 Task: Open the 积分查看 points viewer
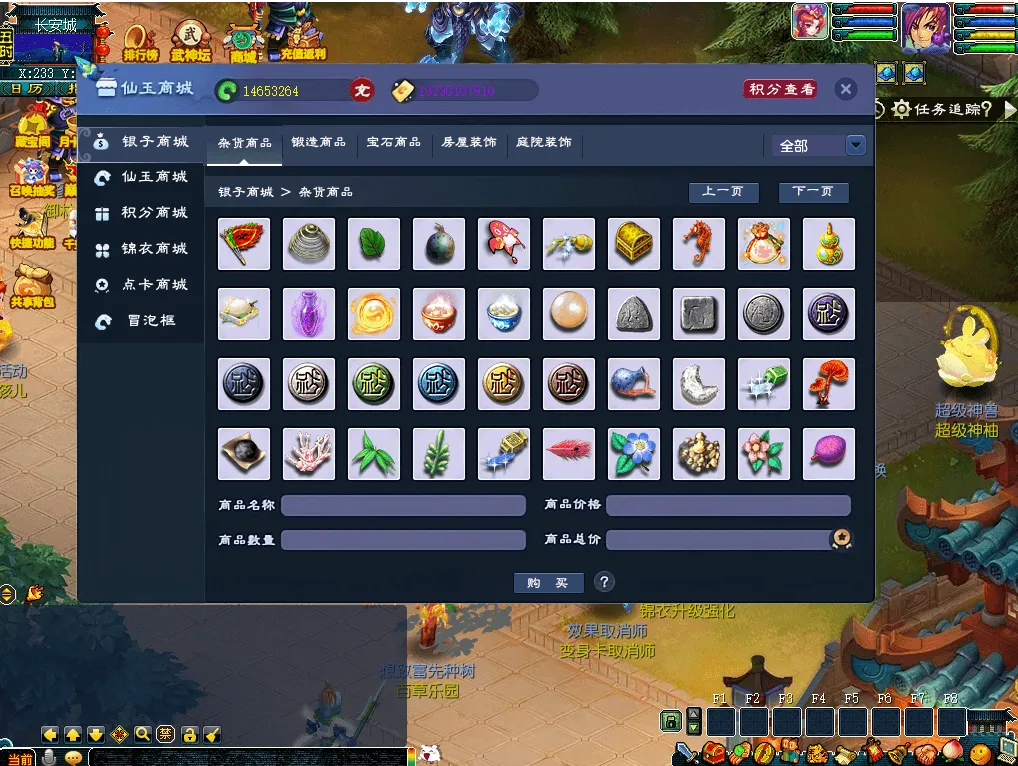[x=780, y=90]
